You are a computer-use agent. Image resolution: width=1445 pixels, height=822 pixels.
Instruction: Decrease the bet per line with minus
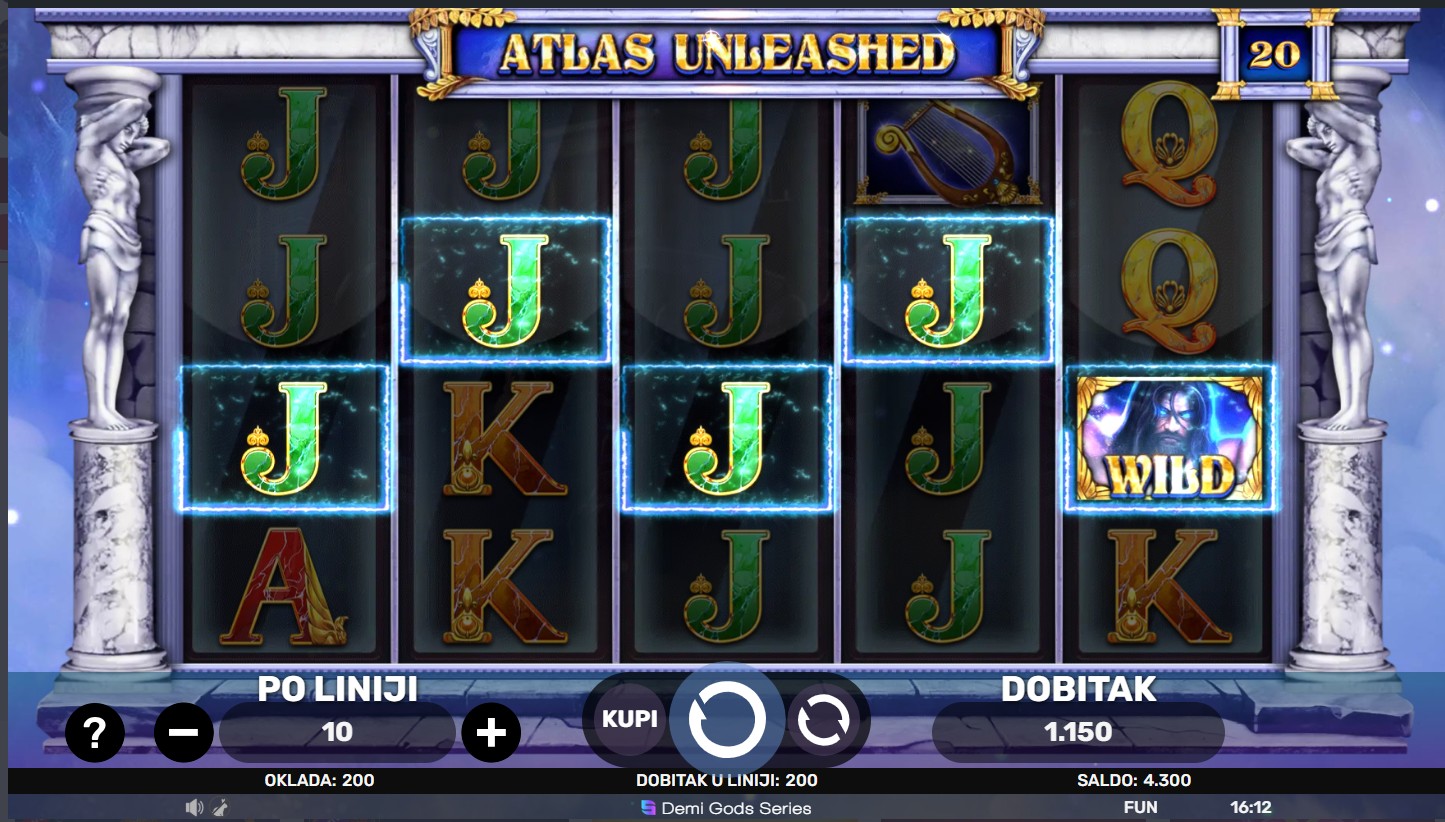coord(183,733)
